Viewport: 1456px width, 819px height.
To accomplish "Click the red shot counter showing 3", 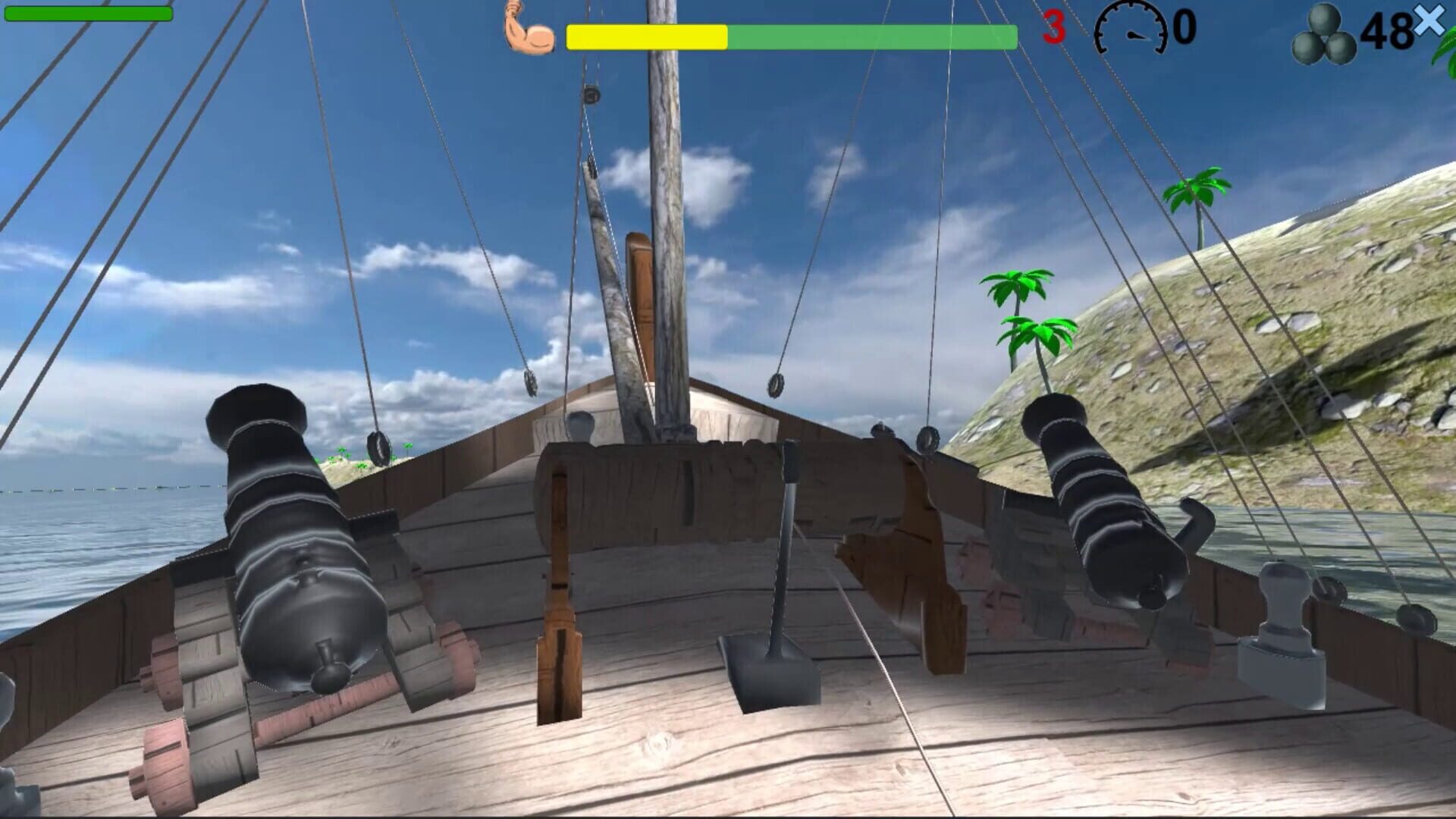I will [1054, 29].
